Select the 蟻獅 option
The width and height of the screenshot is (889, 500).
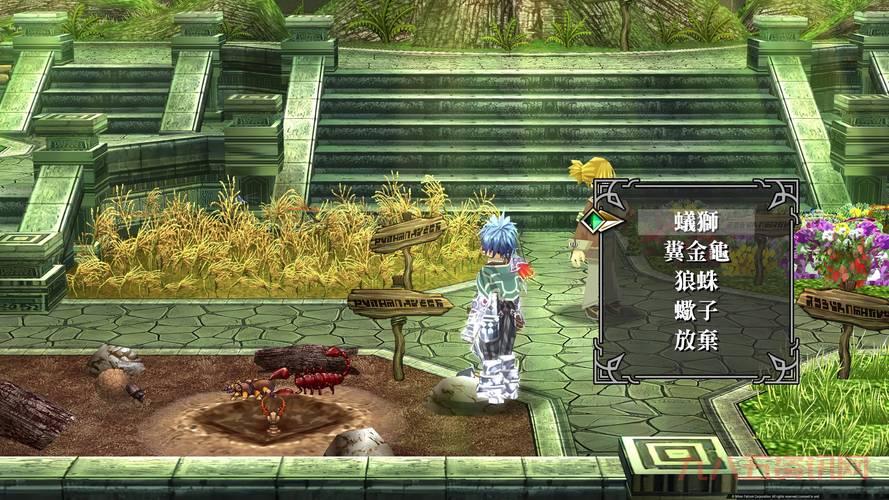tap(696, 221)
